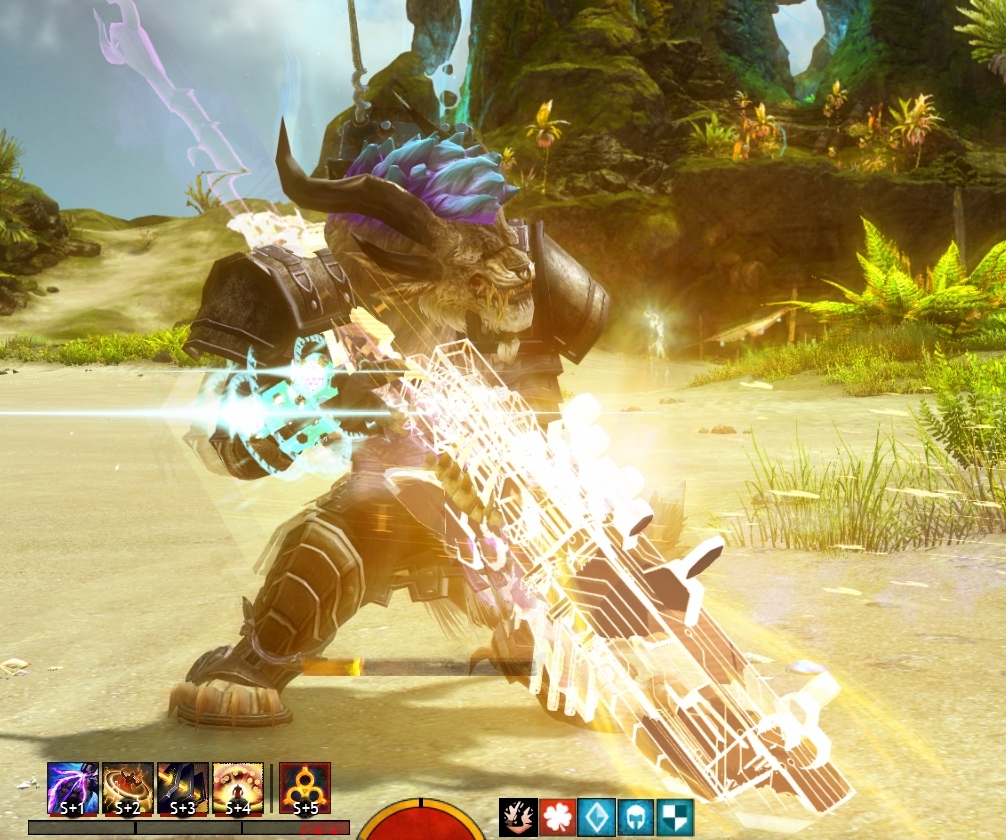The image size is (1006, 840).
Task: Cast the glowing orb circle skill S+4
Action: click(238, 788)
